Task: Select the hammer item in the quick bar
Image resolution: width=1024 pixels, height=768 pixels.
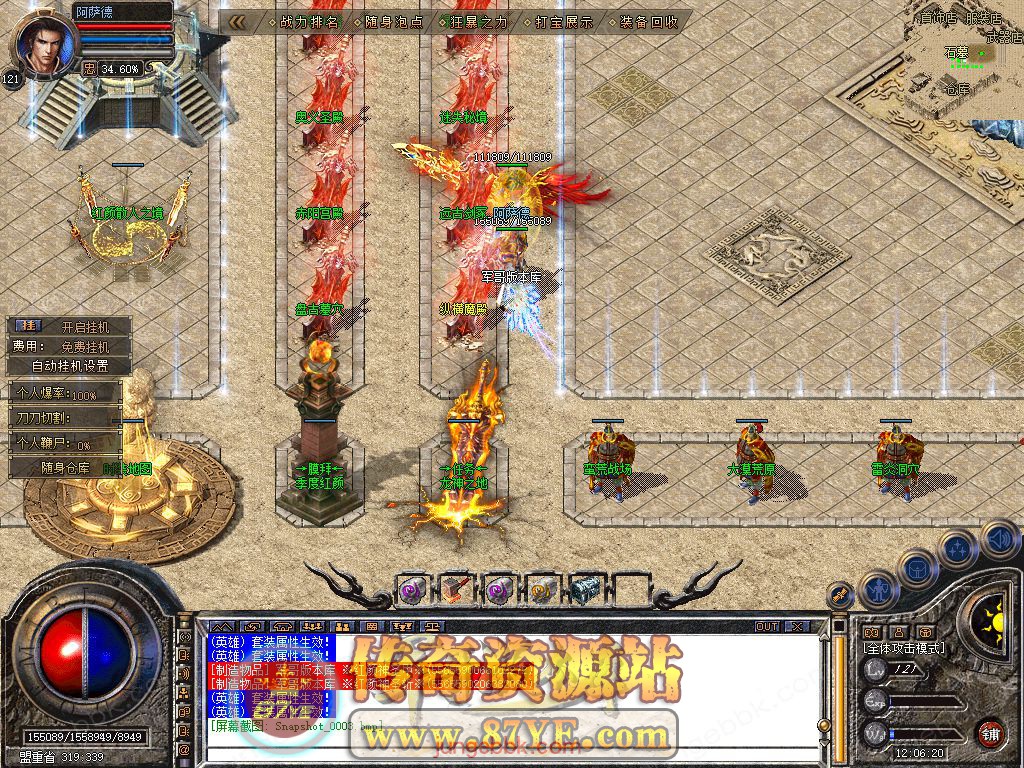Action: (456, 590)
